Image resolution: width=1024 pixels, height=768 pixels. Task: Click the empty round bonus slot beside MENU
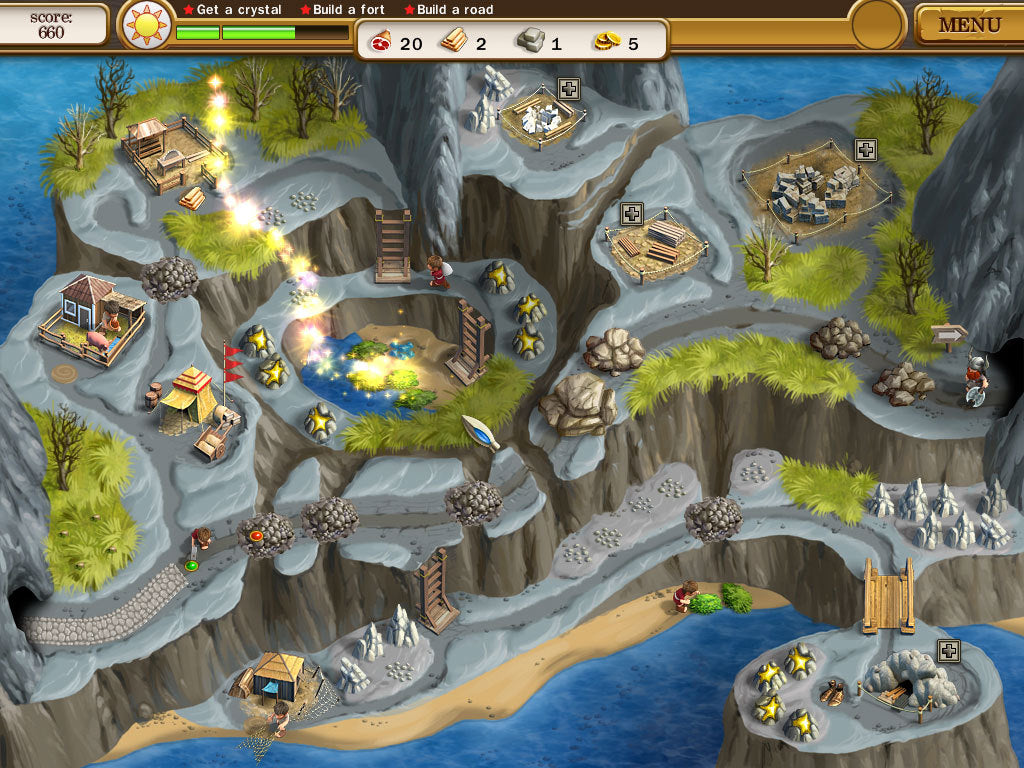(877, 24)
